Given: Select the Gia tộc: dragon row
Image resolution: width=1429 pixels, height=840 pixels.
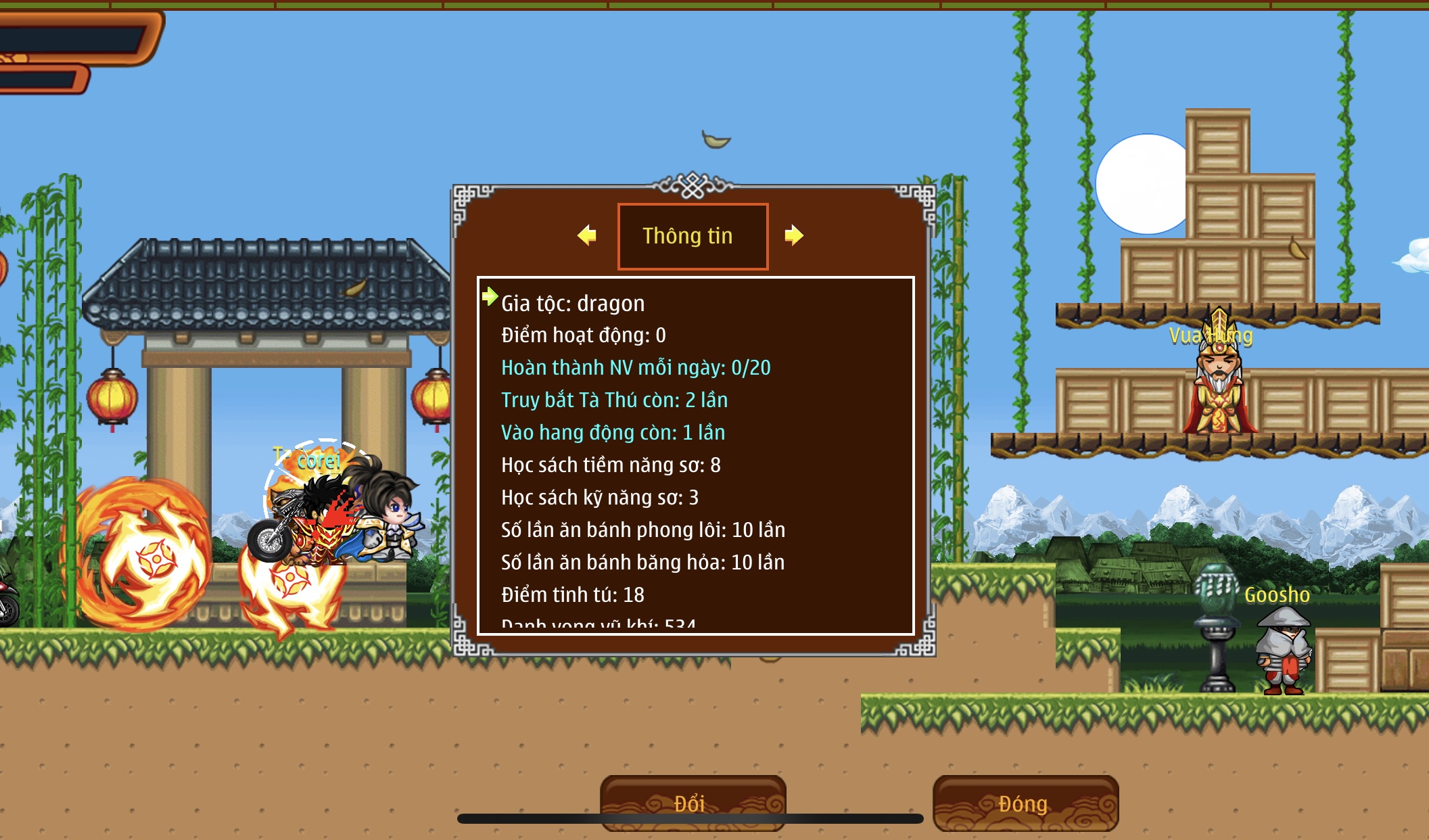Looking at the screenshot, I should pyautogui.click(x=573, y=303).
